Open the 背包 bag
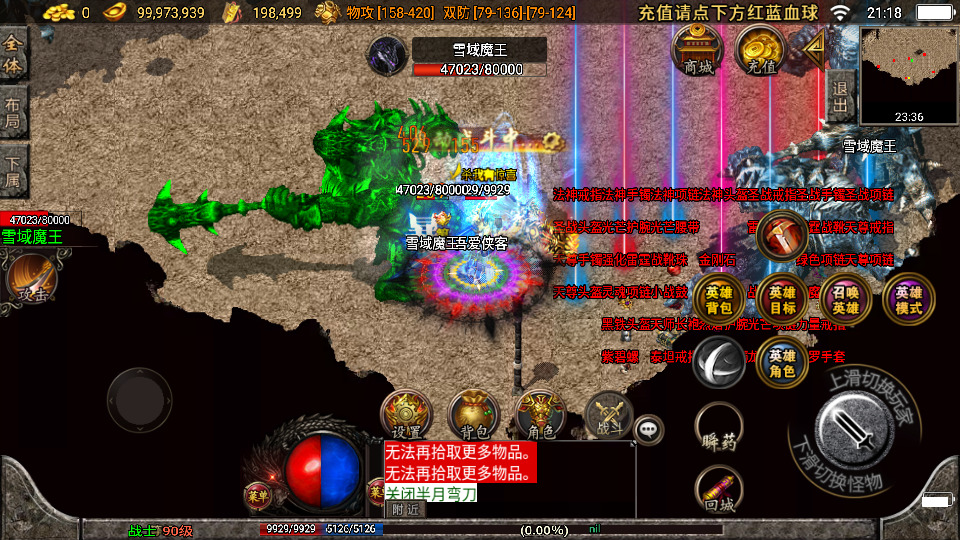 (x=473, y=414)
